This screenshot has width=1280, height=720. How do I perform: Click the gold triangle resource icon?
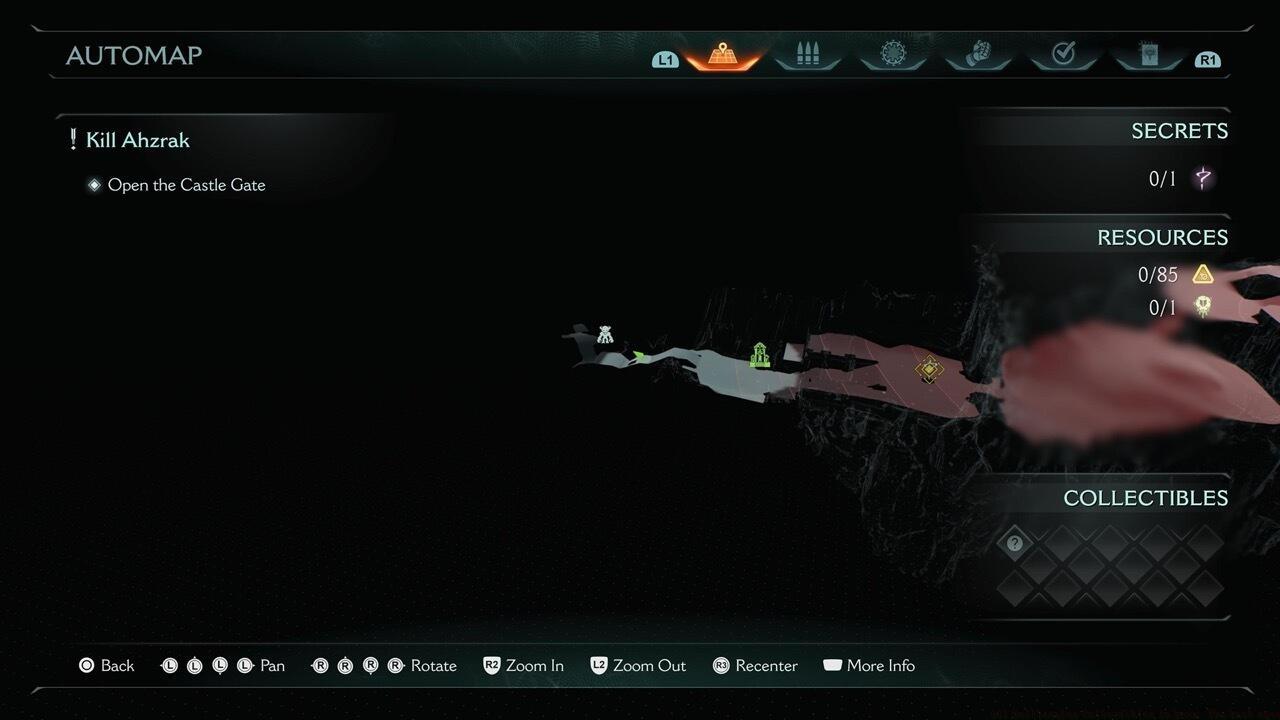point(1202,274)
